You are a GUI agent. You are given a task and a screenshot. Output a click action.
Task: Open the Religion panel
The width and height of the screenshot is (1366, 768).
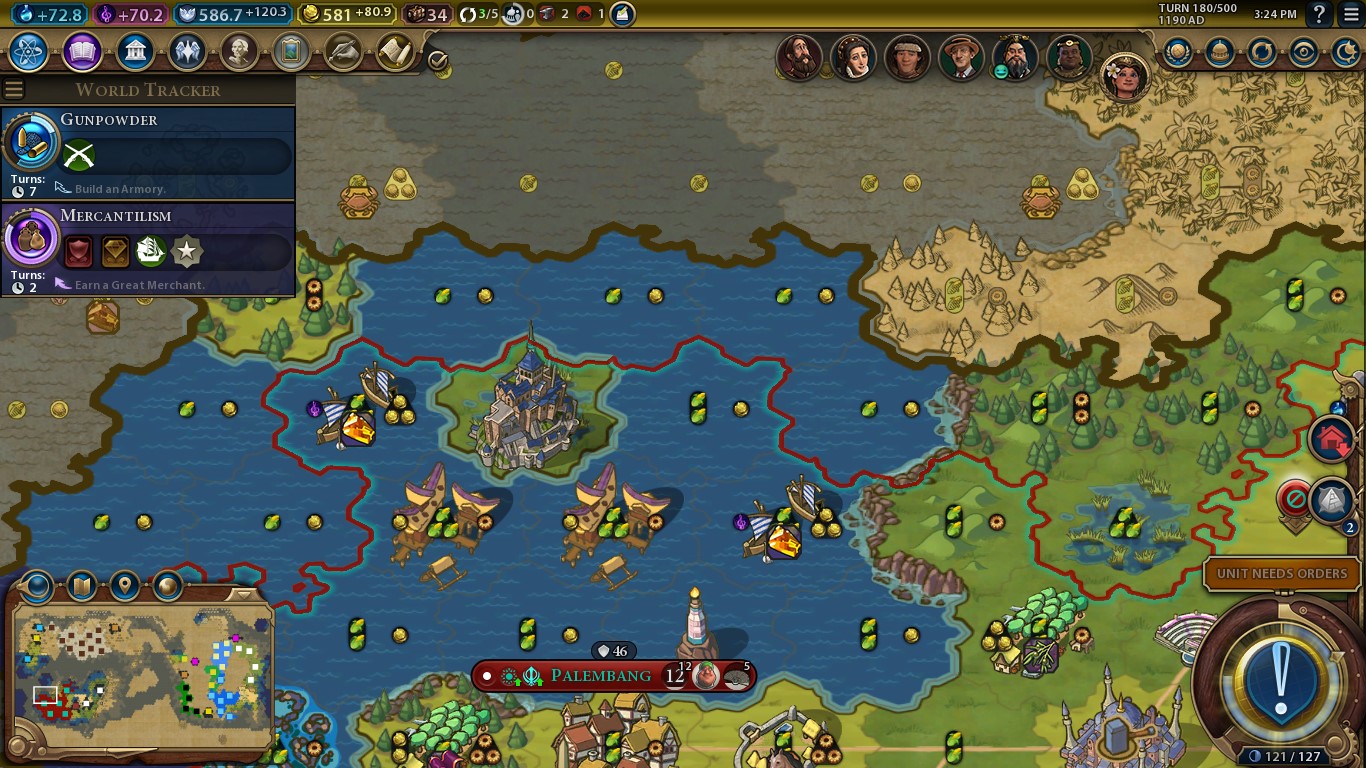[x=188, y=53]
